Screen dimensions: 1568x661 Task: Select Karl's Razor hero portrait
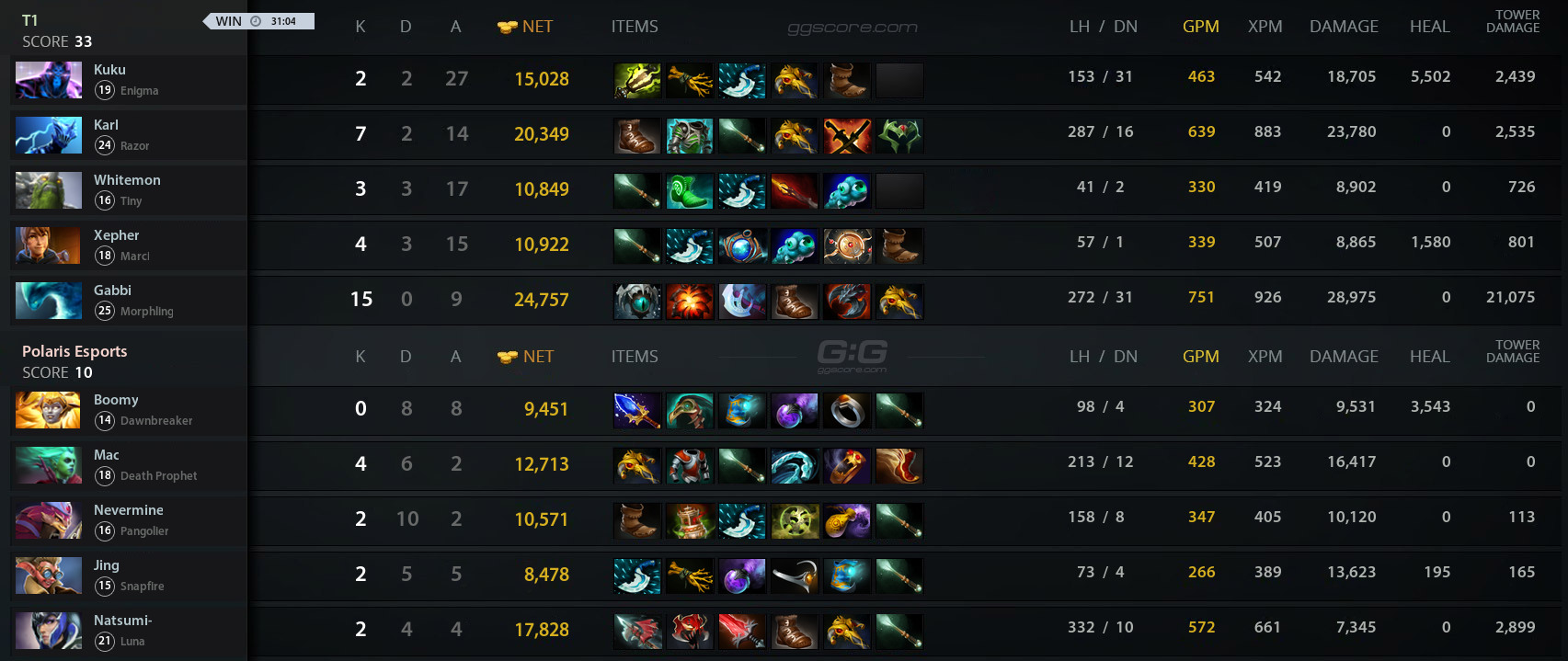pyautogui.click(x=49, y=135)
